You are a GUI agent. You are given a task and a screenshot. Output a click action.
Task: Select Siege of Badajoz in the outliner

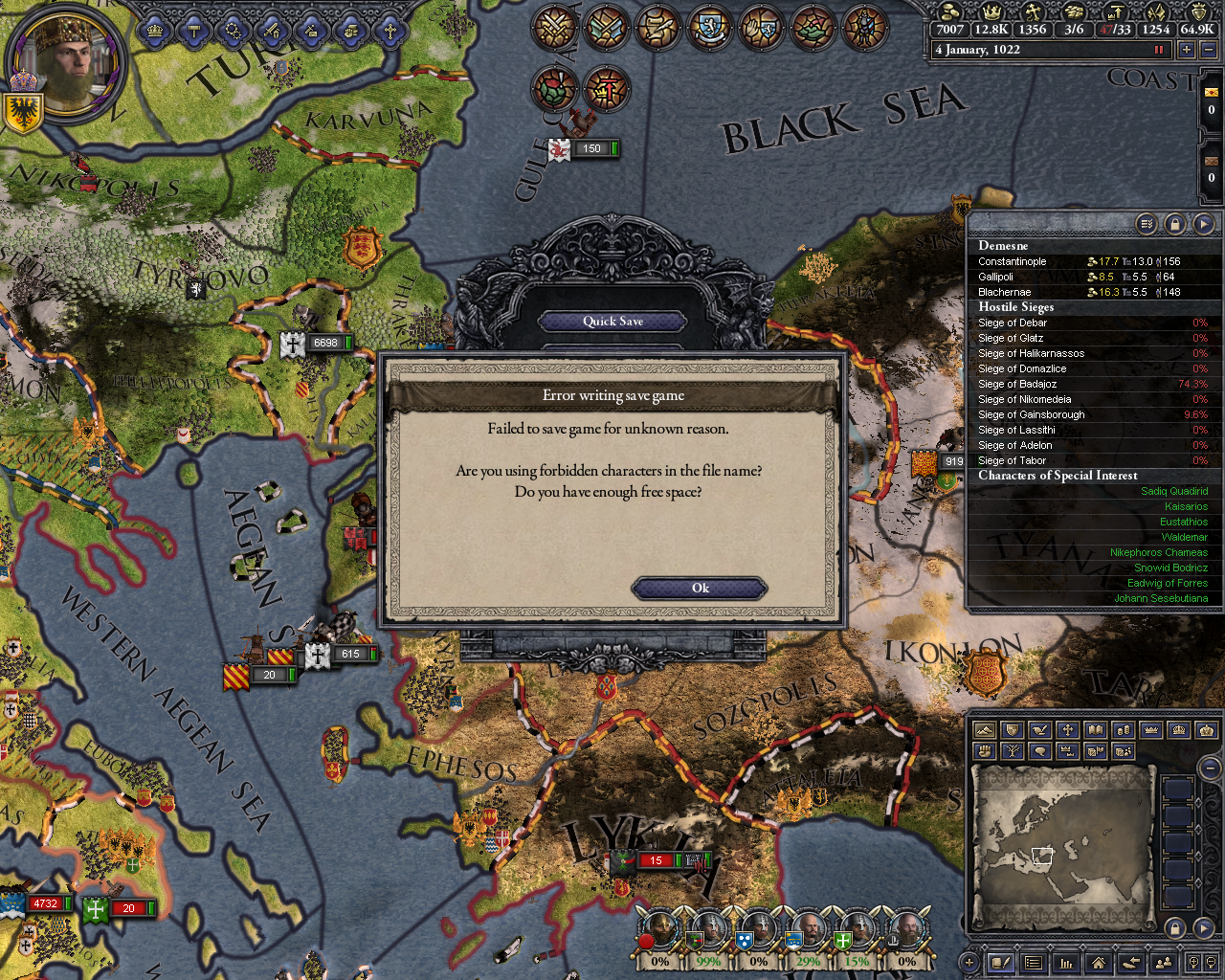[1017, 384]
